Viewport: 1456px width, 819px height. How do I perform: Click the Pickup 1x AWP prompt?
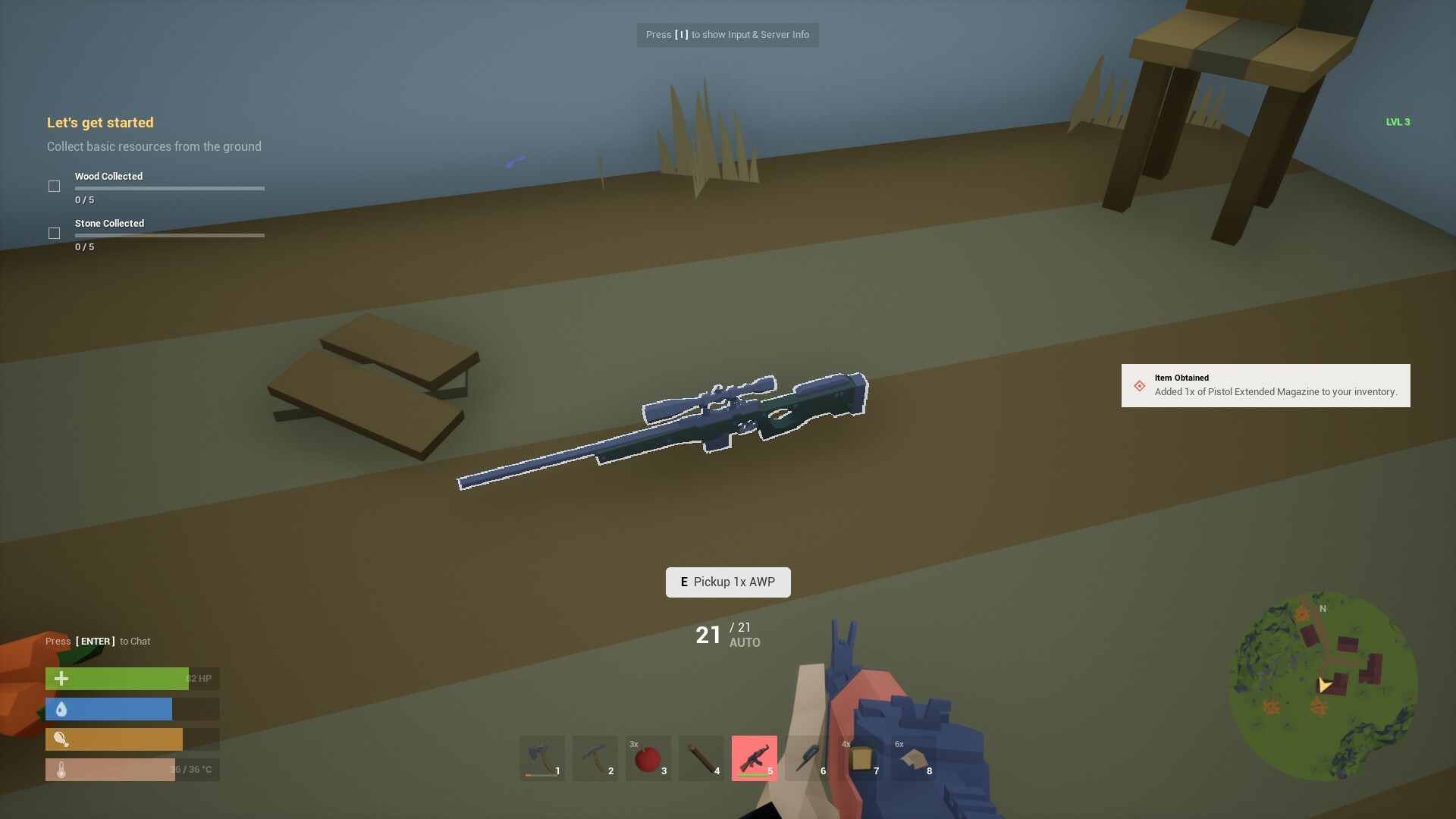tap(727, 582)
